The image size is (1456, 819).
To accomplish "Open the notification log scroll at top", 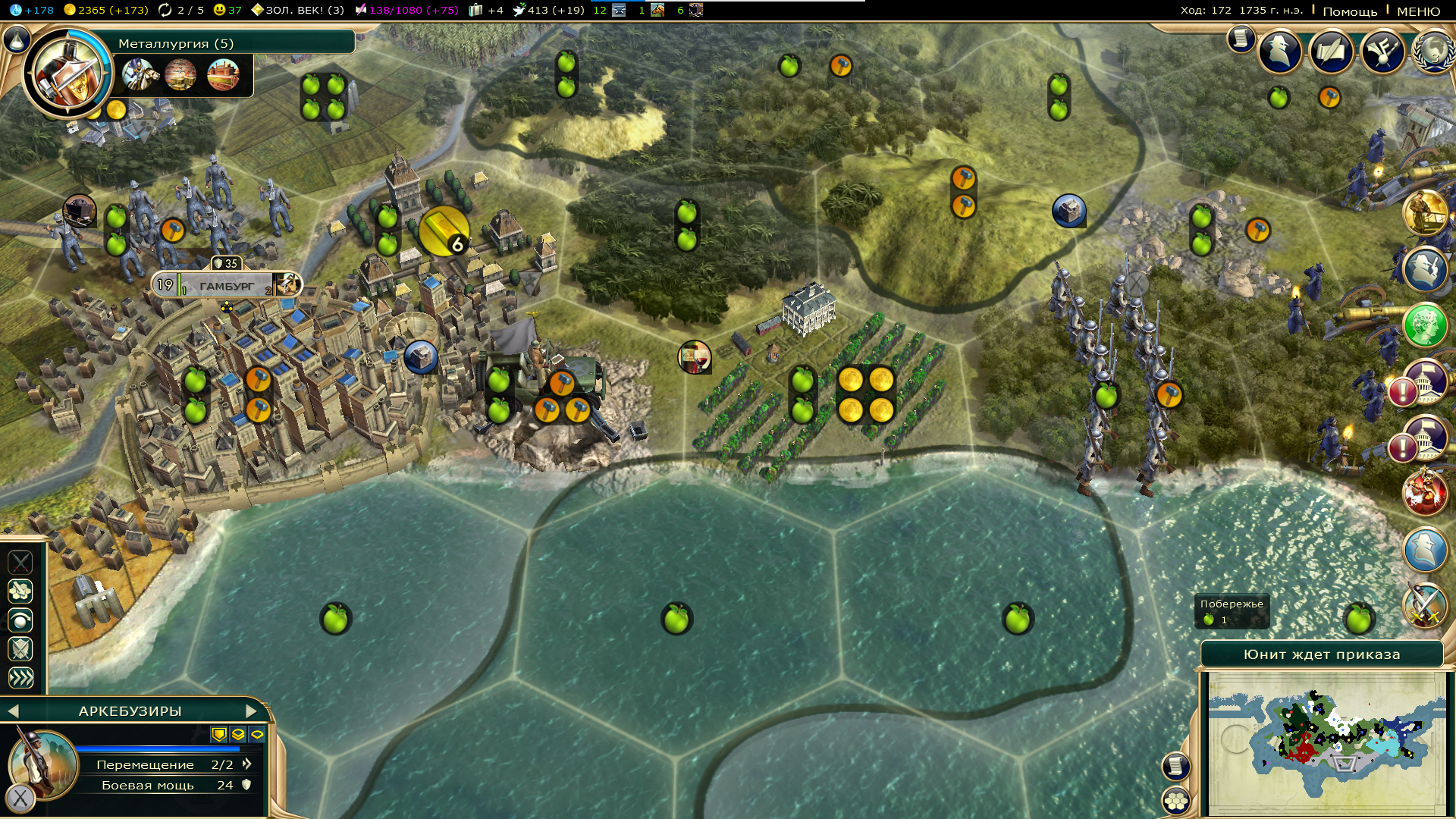I will coord(1241,38).
